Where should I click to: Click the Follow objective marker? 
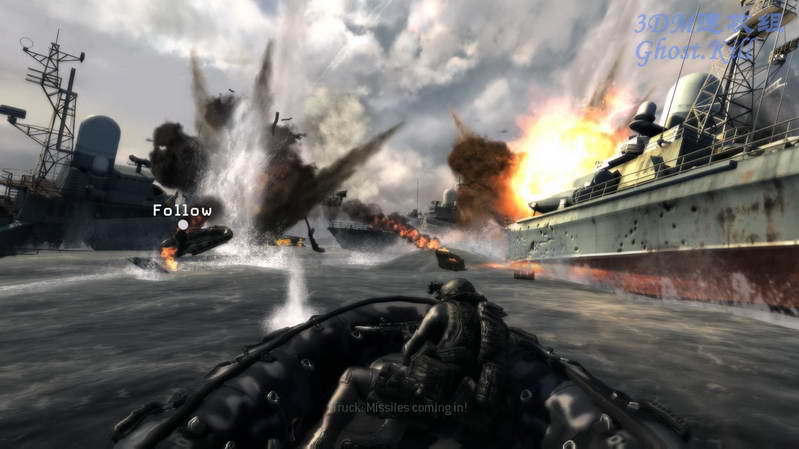click(183, 225)
